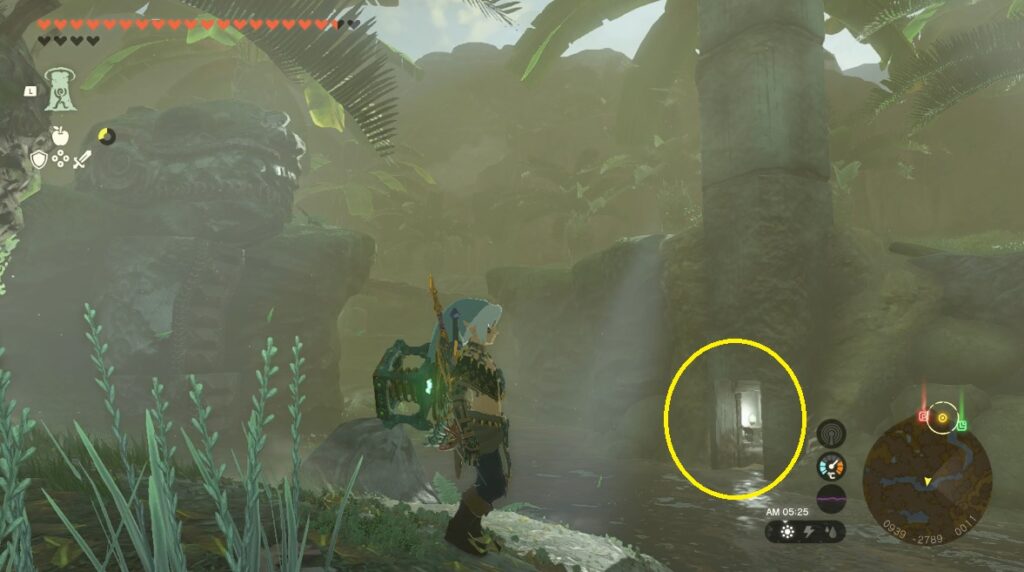Click the yellow objective marker on the minimap

942,417
